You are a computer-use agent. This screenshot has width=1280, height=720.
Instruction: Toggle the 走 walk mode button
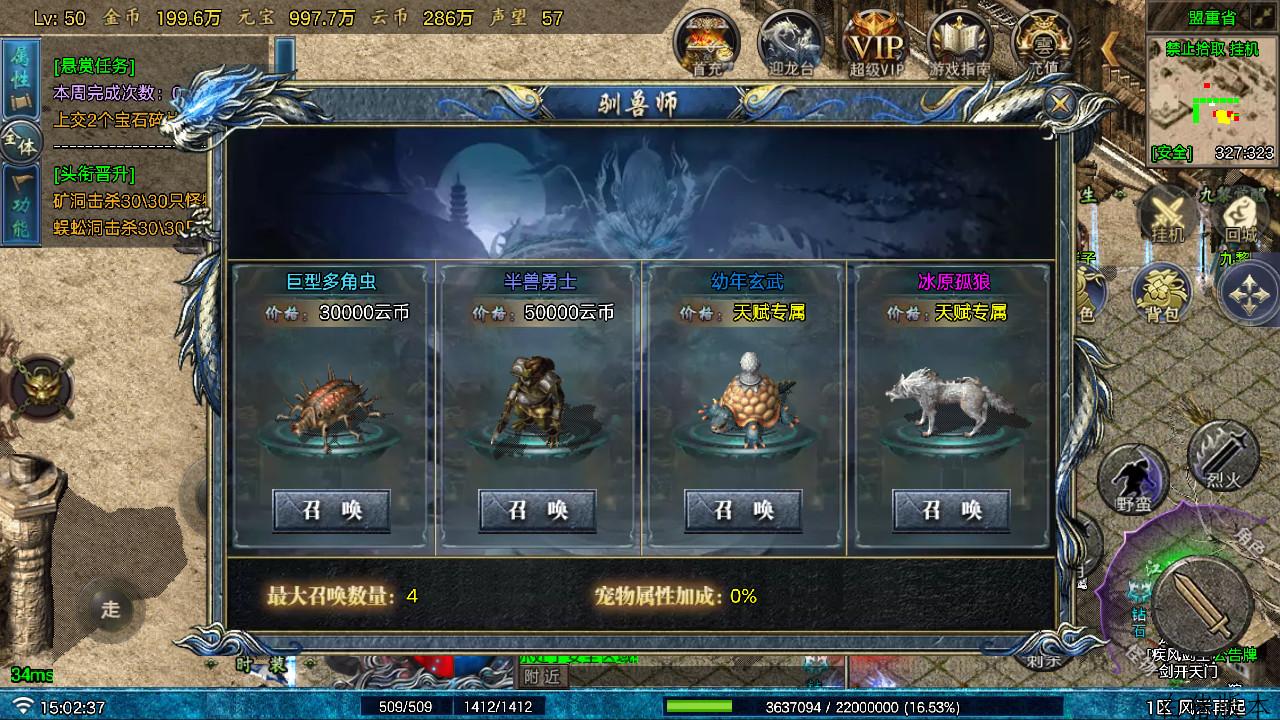[x=110, y=607]
